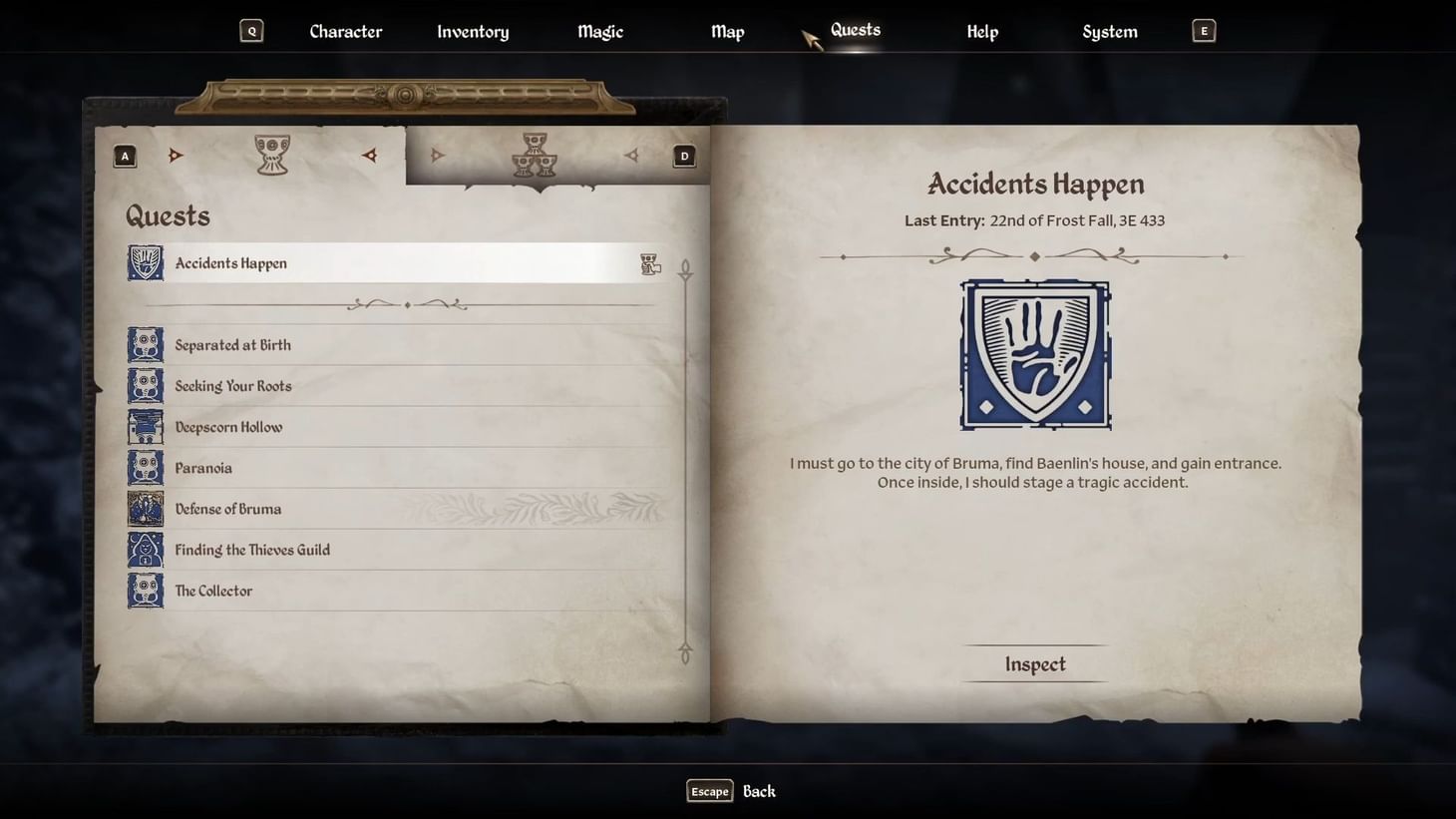Screen dimensions: 1456x819
Task: Click the Q key shortcut icon
Action: (x=251, y=30)
